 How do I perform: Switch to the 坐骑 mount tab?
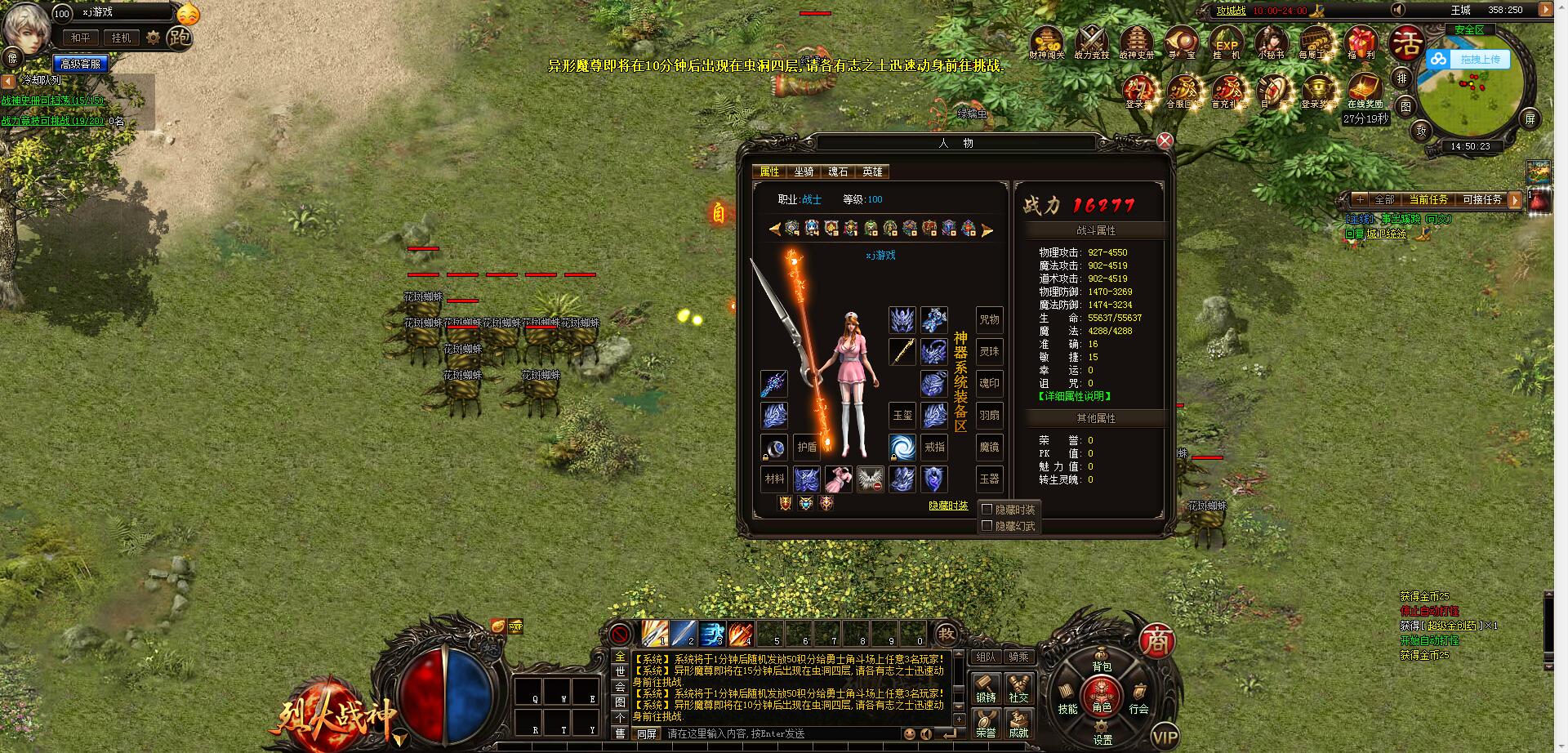803,172
